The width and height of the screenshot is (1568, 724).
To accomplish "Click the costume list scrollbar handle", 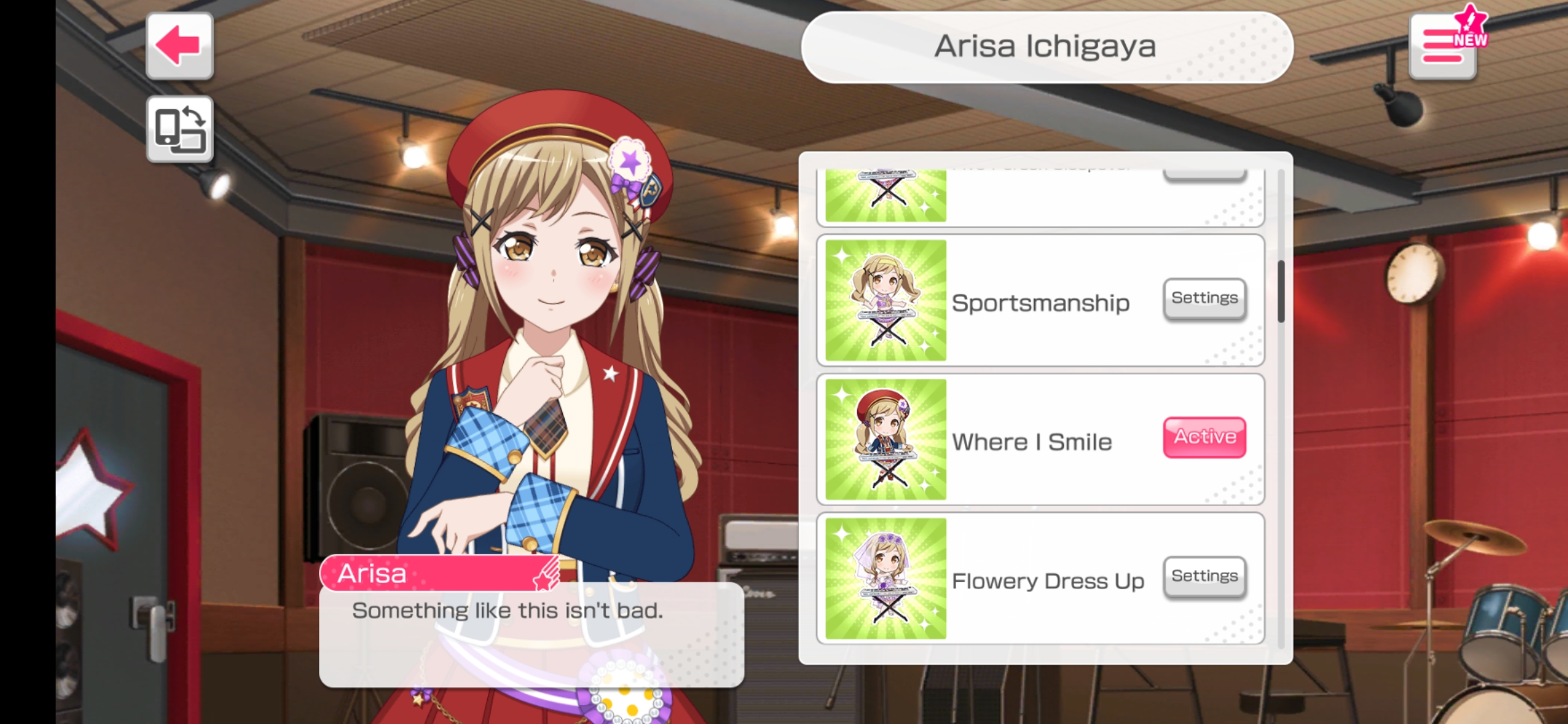I will tap(1281, 292).
